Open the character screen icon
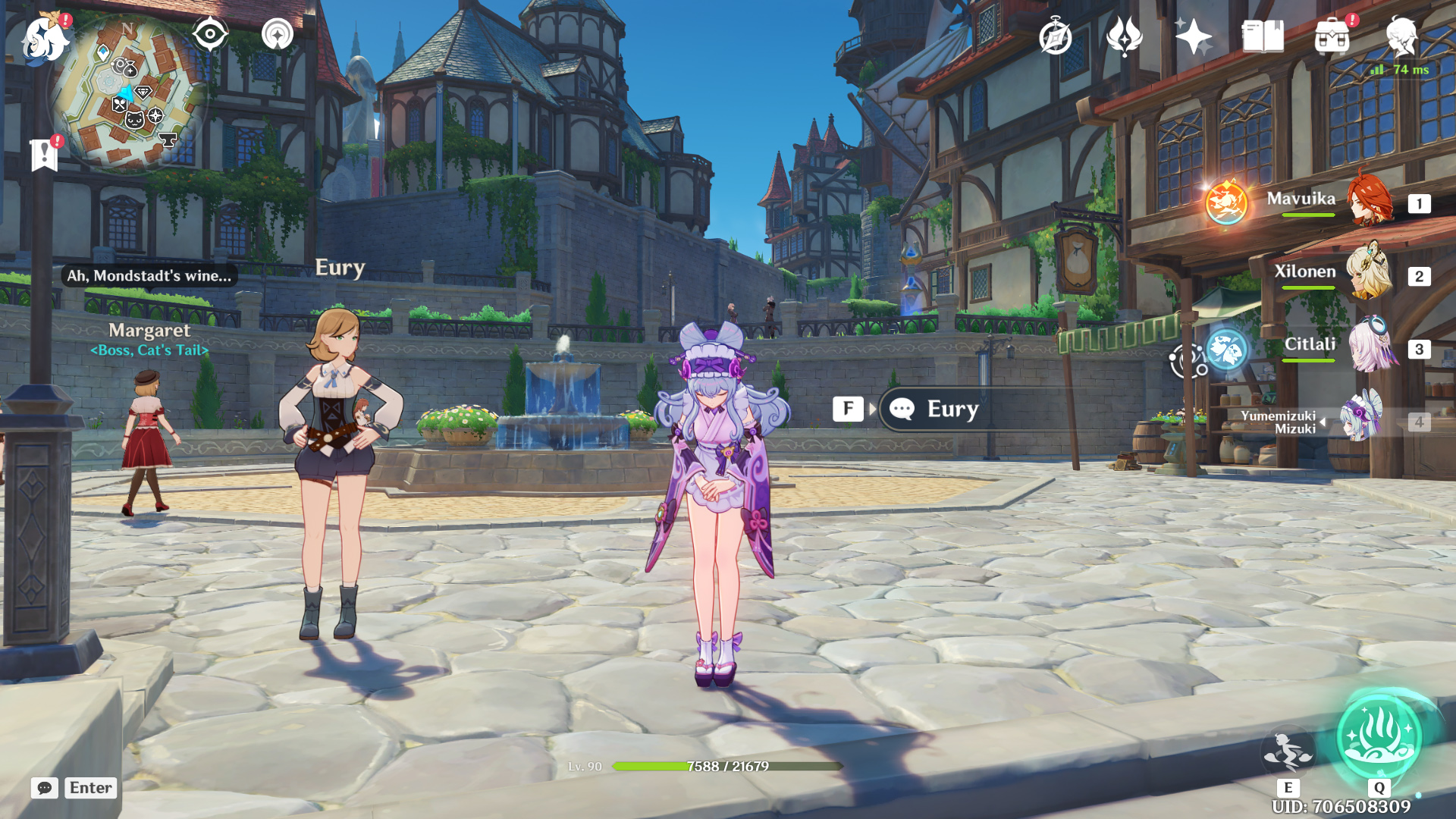The width and height of the screenshot is (1456, 819). coord(1401,36)
